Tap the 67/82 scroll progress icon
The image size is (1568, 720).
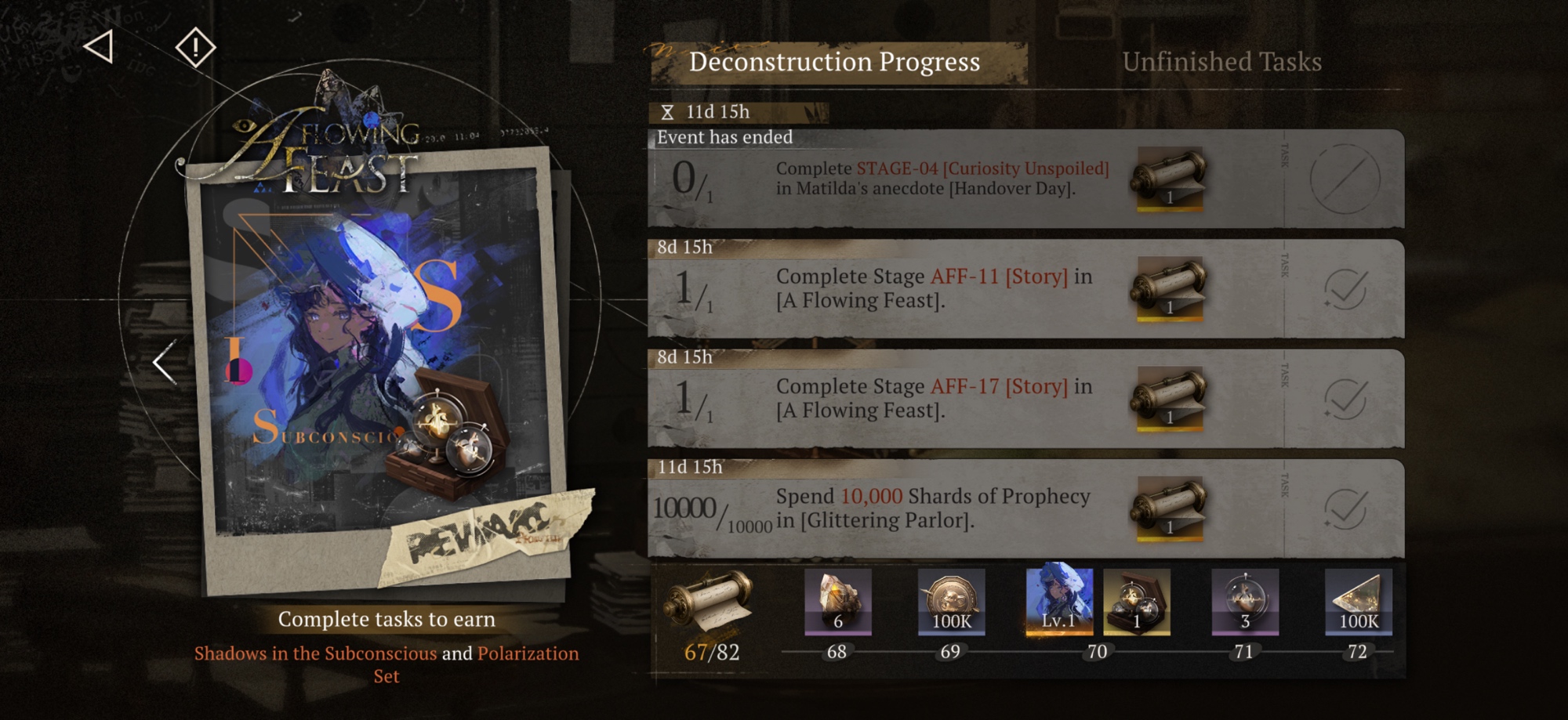coord(710,603)
